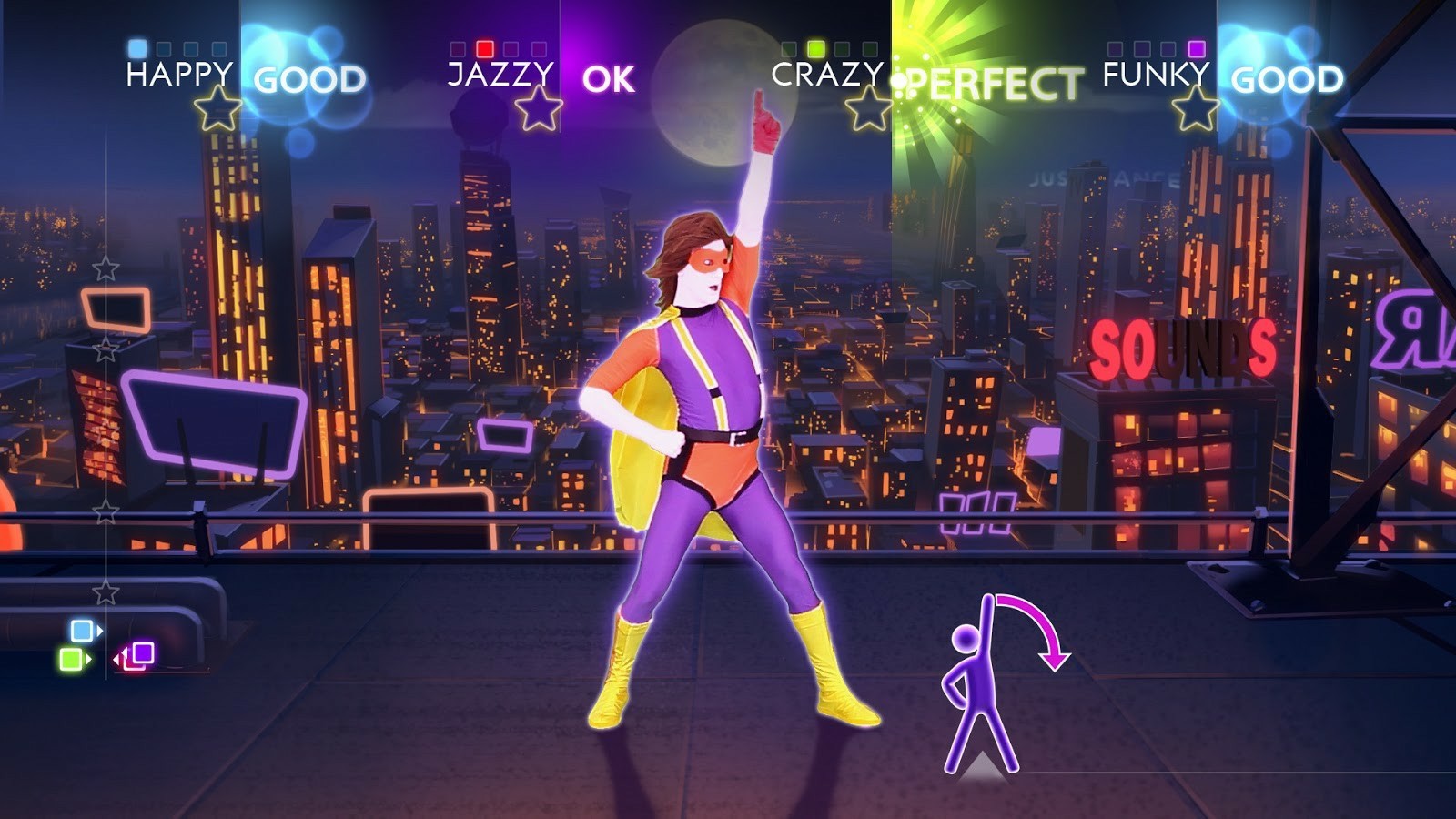This screenshot has height=819, width=1456.
Task: Click the purple square pictogram icon
Action: coord(146,653)
